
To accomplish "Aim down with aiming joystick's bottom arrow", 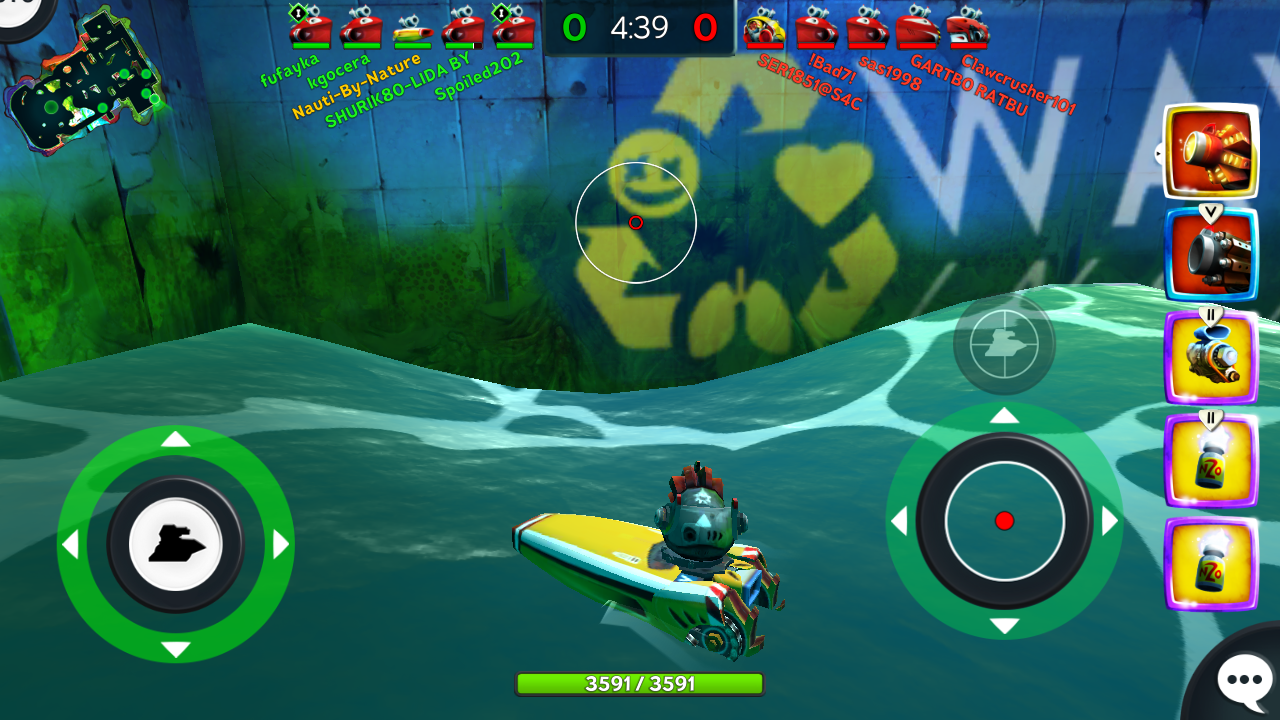I will [1004, 627].
